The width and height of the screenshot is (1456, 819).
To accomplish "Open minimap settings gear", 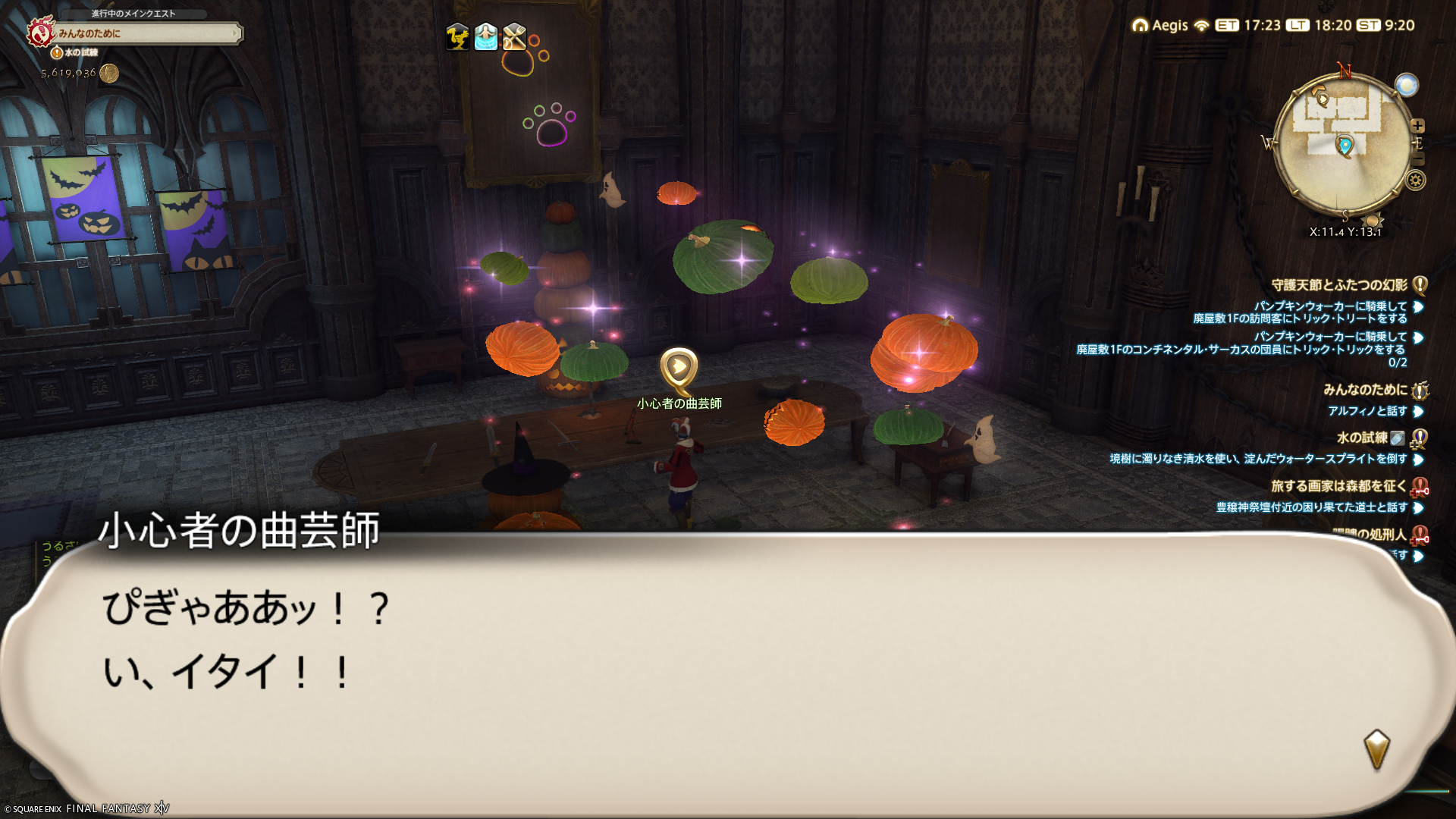I will coord(1415,180).
